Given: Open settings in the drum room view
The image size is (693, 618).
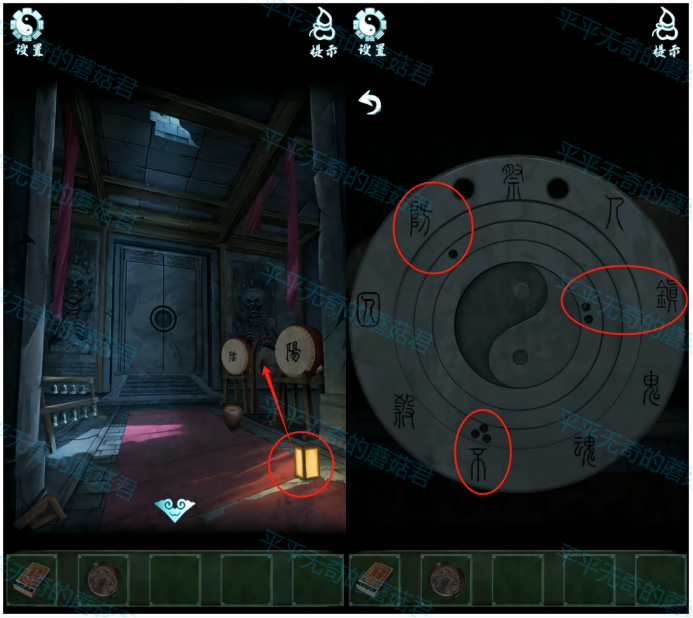Looking at the screenshot, I should tap(28, 30).
